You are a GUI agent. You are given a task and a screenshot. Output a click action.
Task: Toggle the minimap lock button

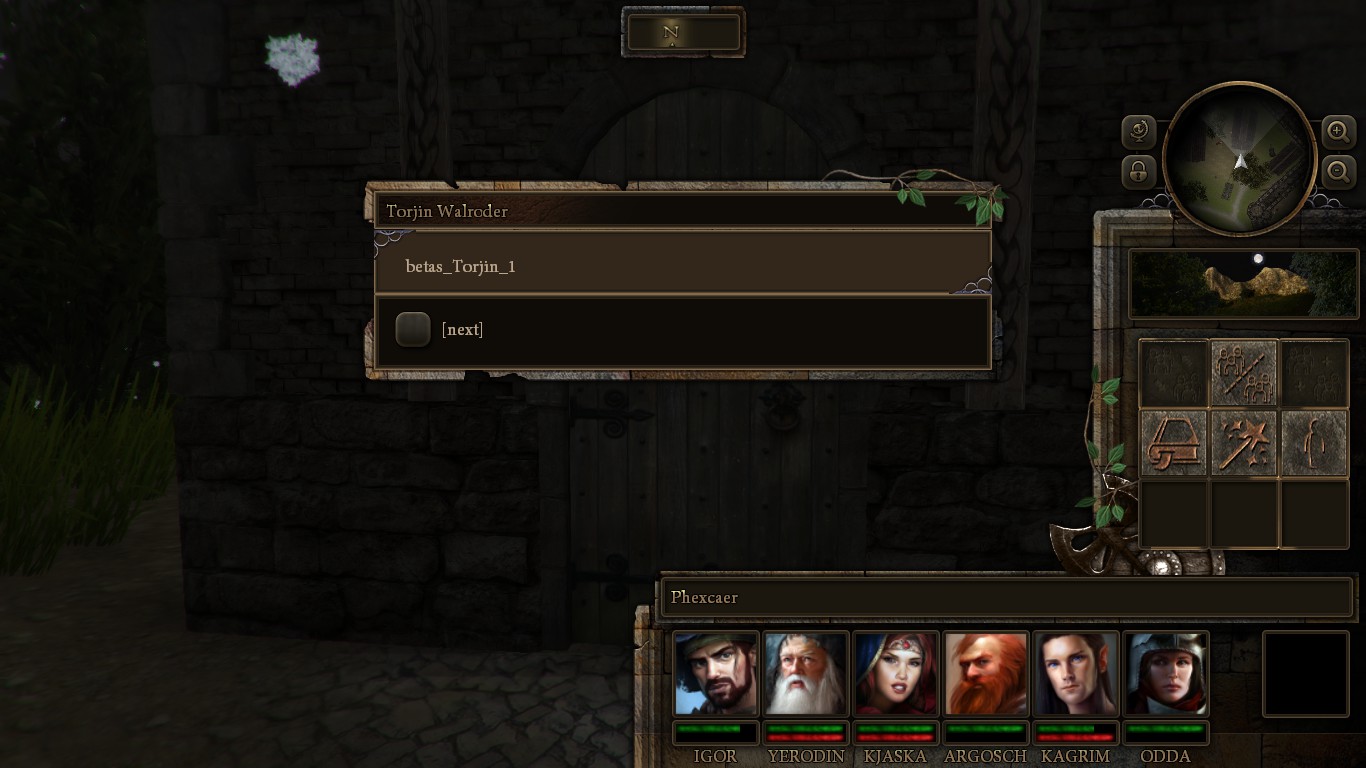tap(1139, 172)
